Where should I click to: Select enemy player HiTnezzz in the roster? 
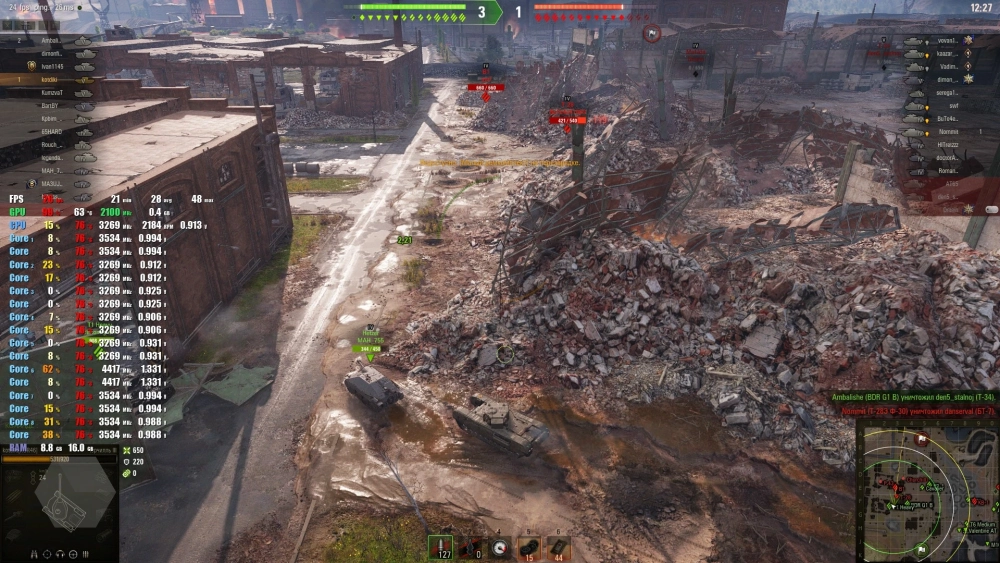tap(948, 145)
